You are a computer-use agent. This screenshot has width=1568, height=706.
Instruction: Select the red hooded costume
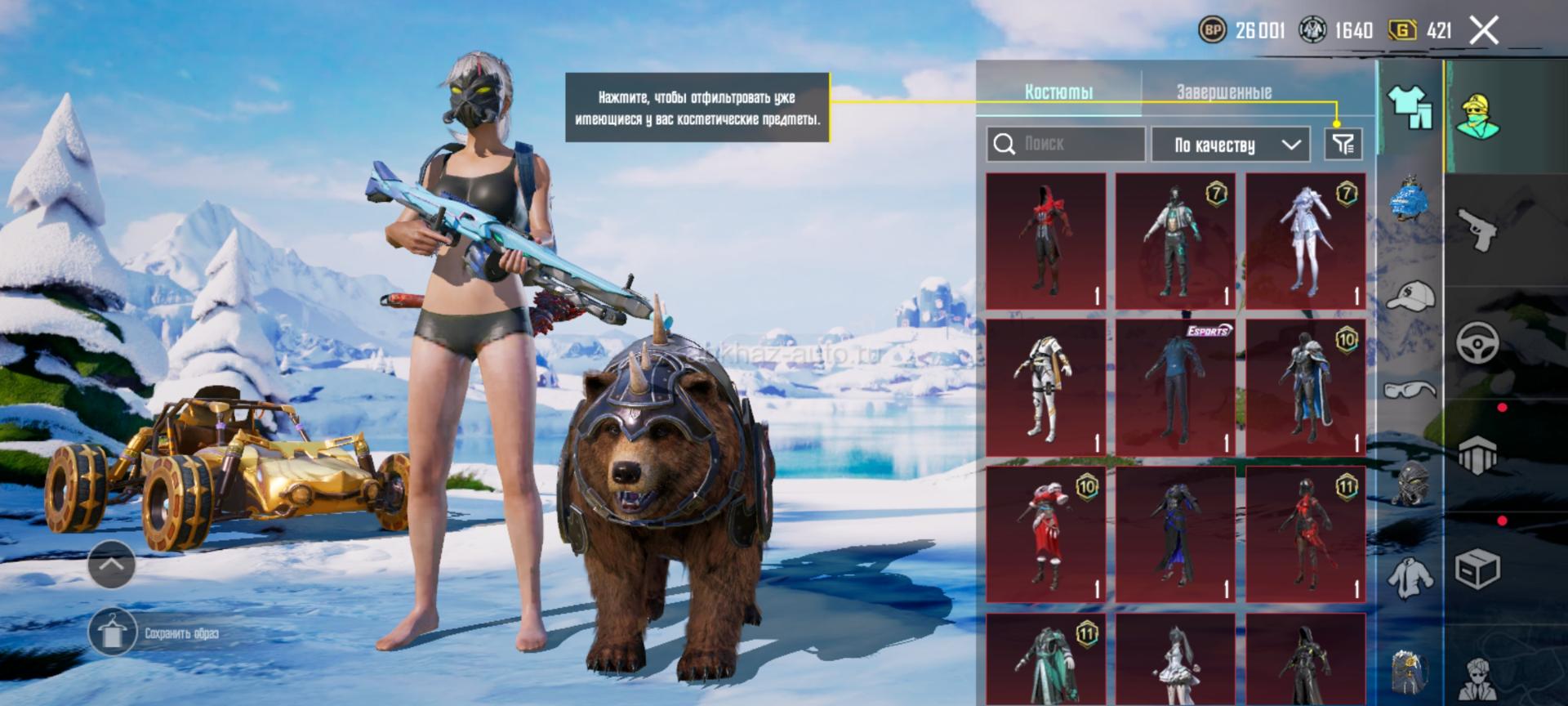1045,240
